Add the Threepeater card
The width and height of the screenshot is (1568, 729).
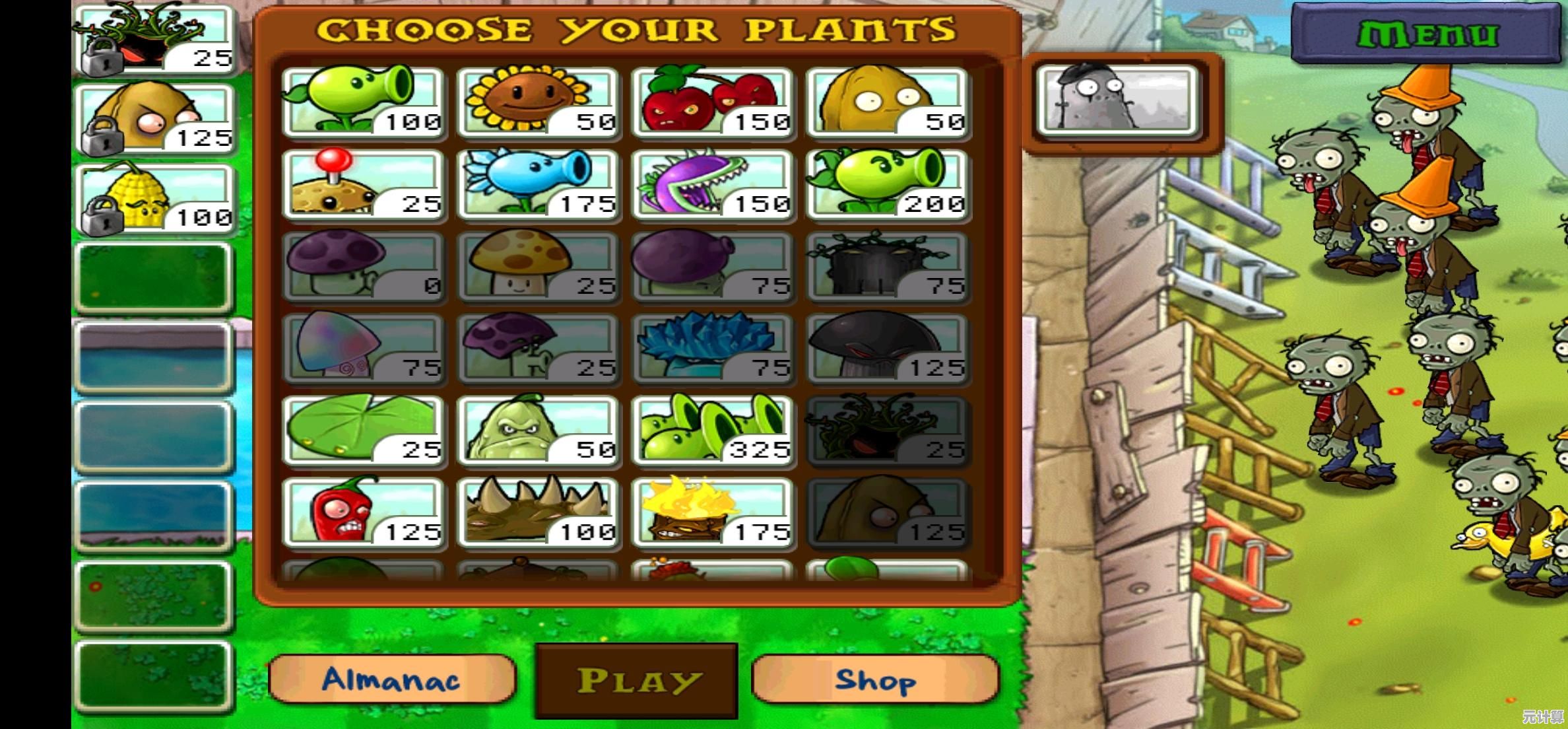713,431
